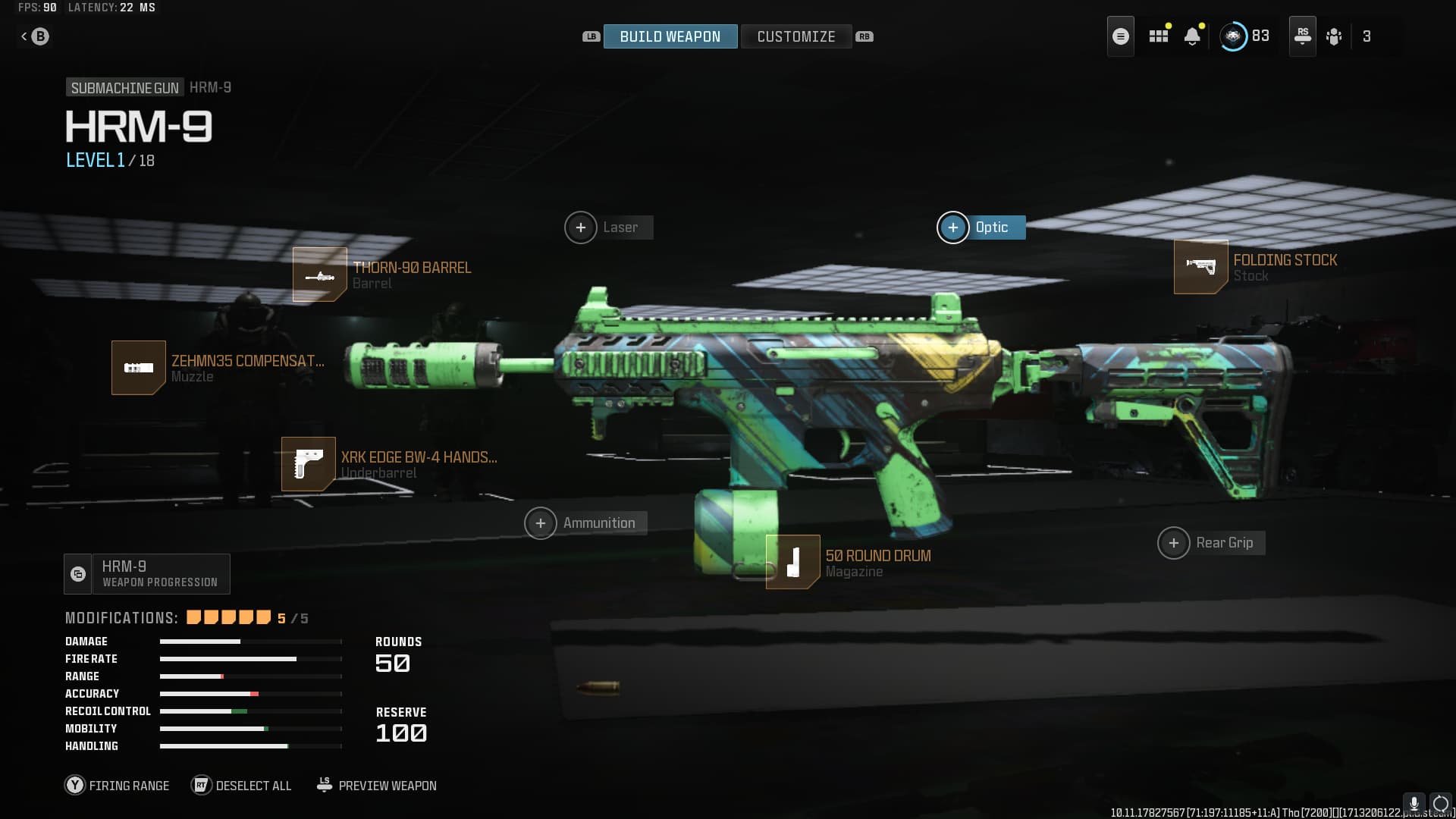The width and height of the screenshot is (1456, 819).
Task: Open the grid menu icon
Action: point(1158,36)
